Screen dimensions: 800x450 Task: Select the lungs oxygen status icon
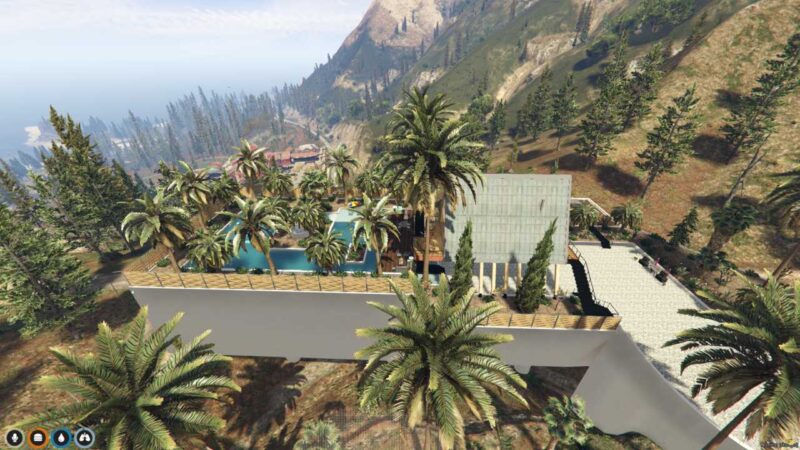coord(85,437)
